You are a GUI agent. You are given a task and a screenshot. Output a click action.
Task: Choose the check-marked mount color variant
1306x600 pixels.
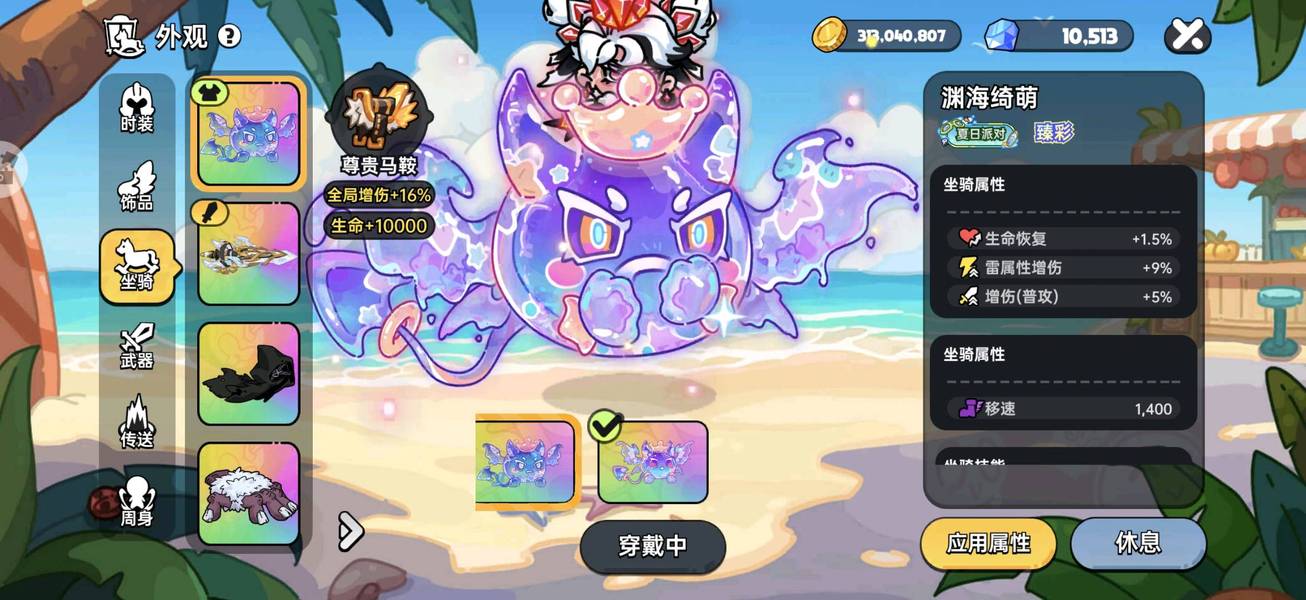652,462
